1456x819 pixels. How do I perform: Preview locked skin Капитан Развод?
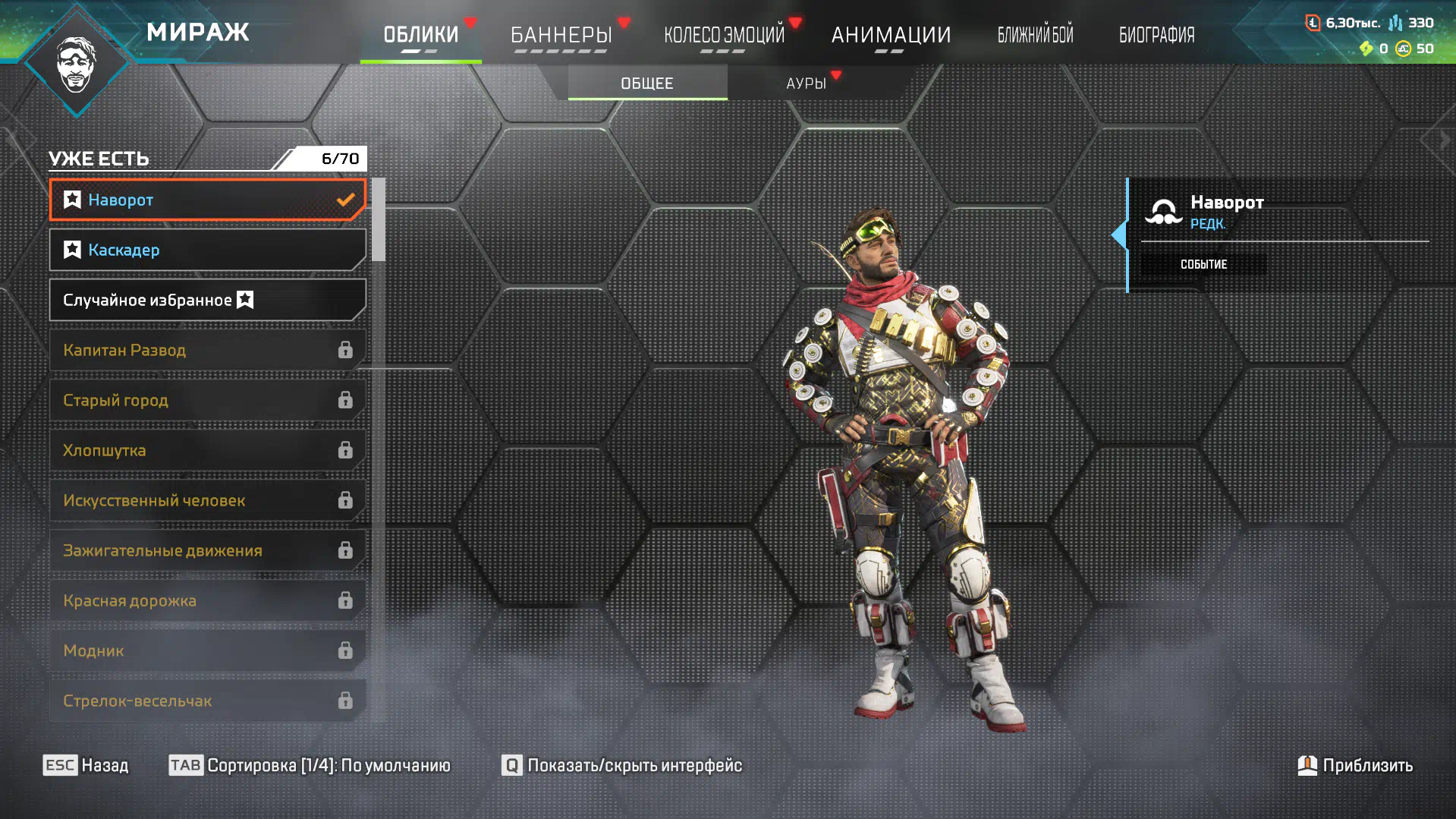(207, 350)
